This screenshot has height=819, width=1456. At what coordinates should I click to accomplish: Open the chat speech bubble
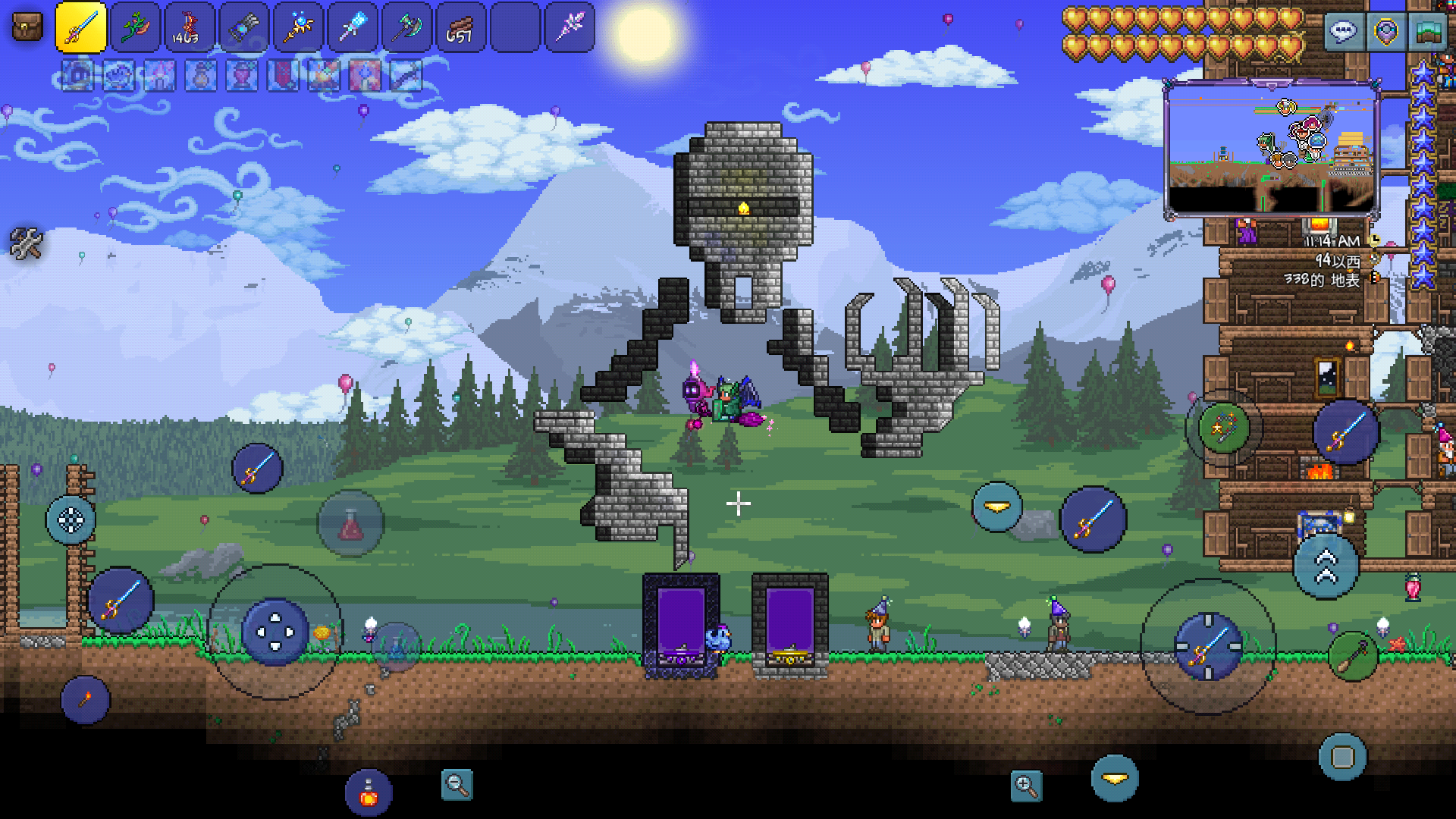pyautogui.click(x=1343, y=32)
